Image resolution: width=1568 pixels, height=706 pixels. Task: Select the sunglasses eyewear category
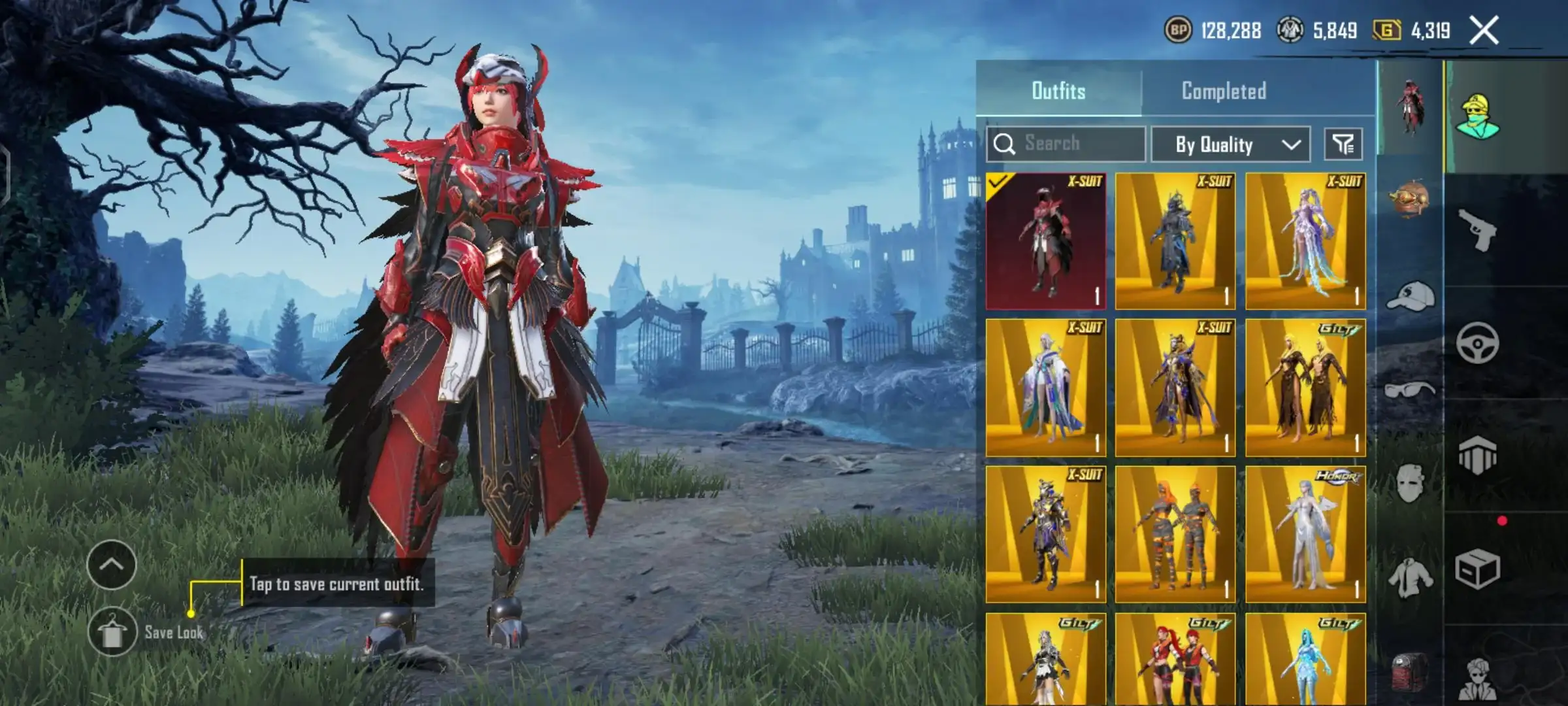[1410, 391]
